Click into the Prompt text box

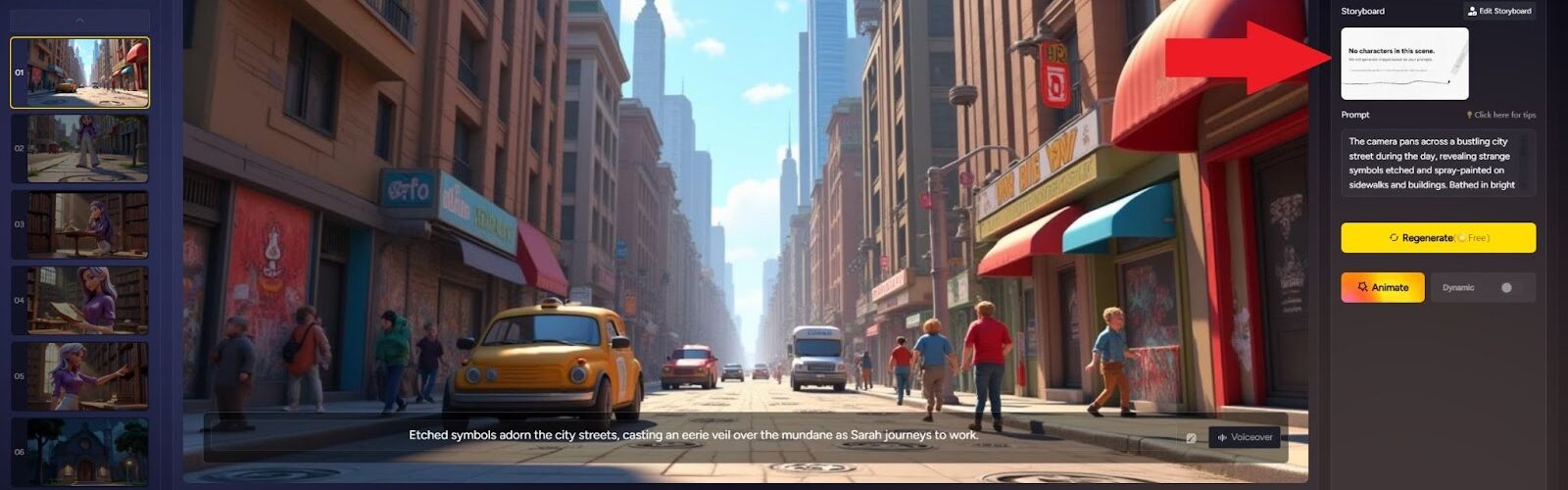1438,163
